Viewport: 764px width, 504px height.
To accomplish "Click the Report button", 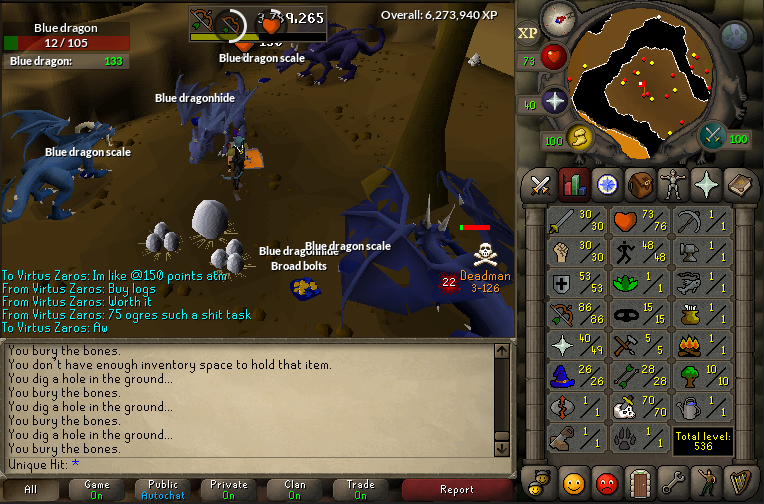I will click(457, 489).
